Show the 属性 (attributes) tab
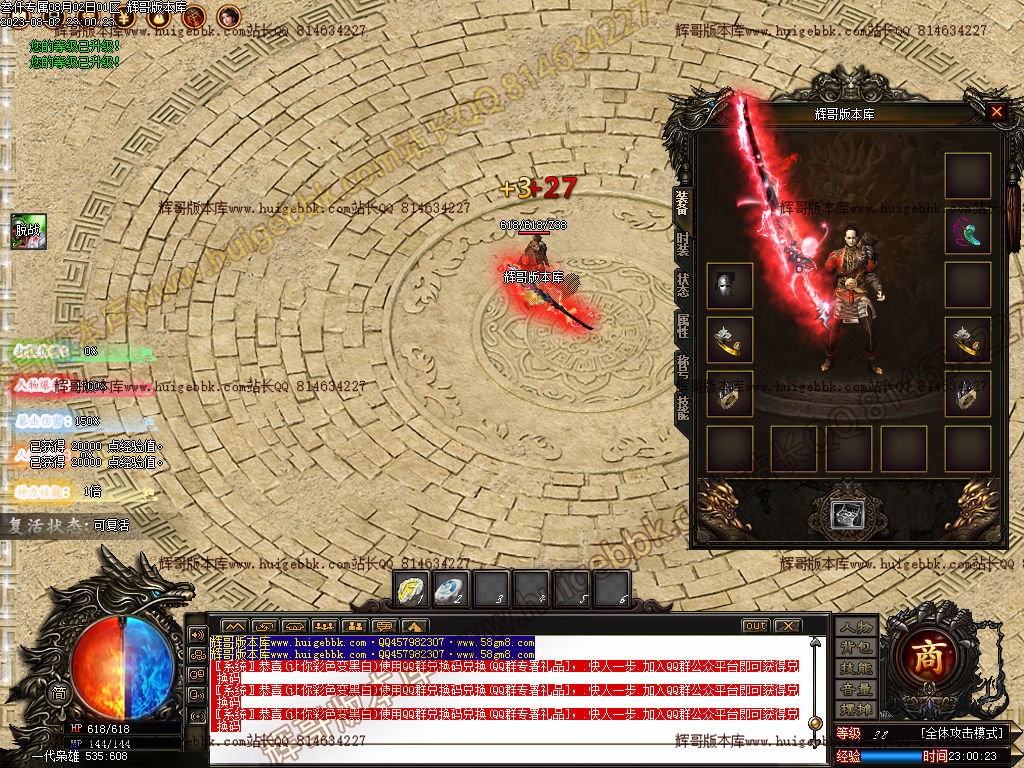 [x=682, y=326]
